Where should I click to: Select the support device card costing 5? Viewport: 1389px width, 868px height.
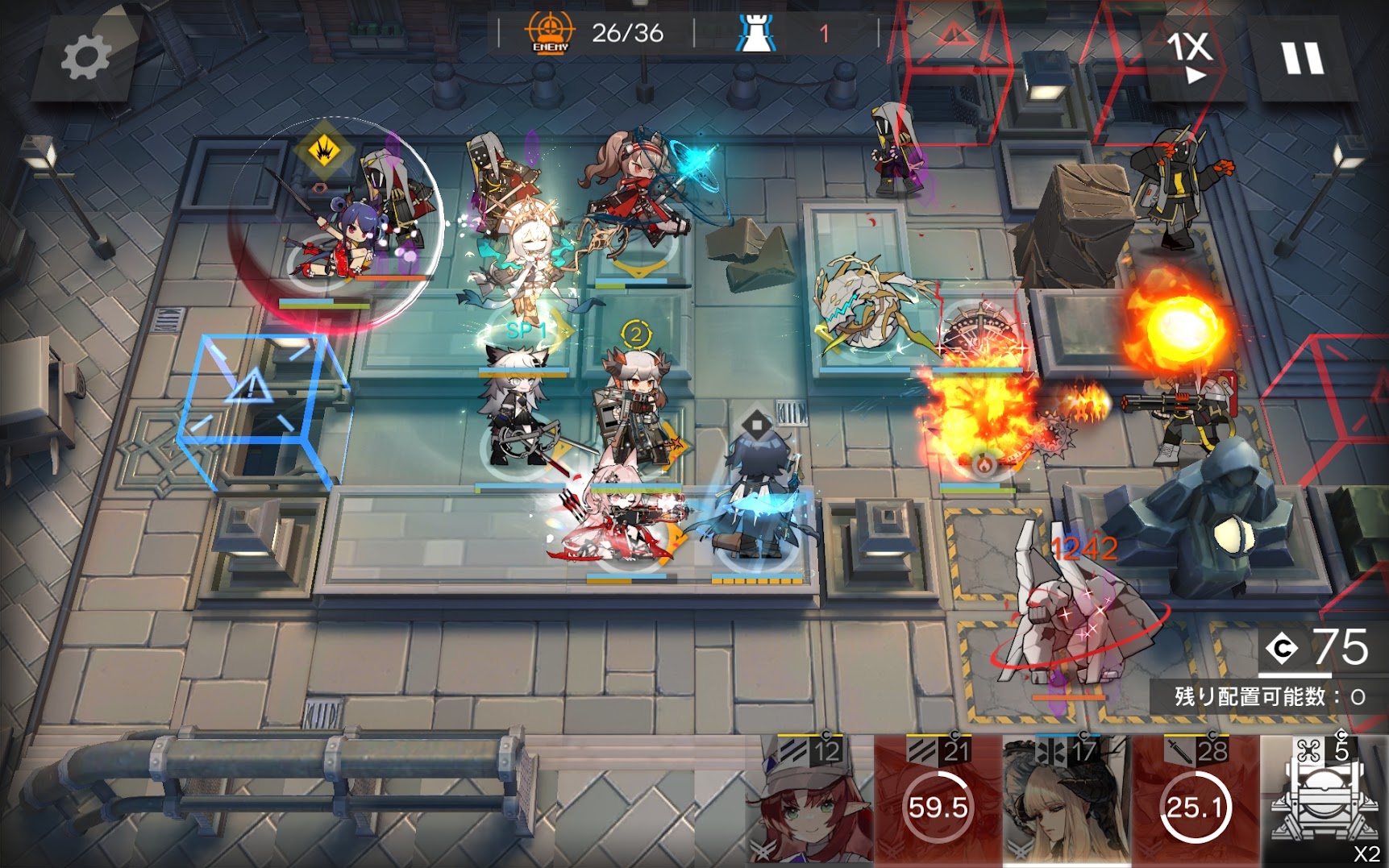[x=1325, y=799]
